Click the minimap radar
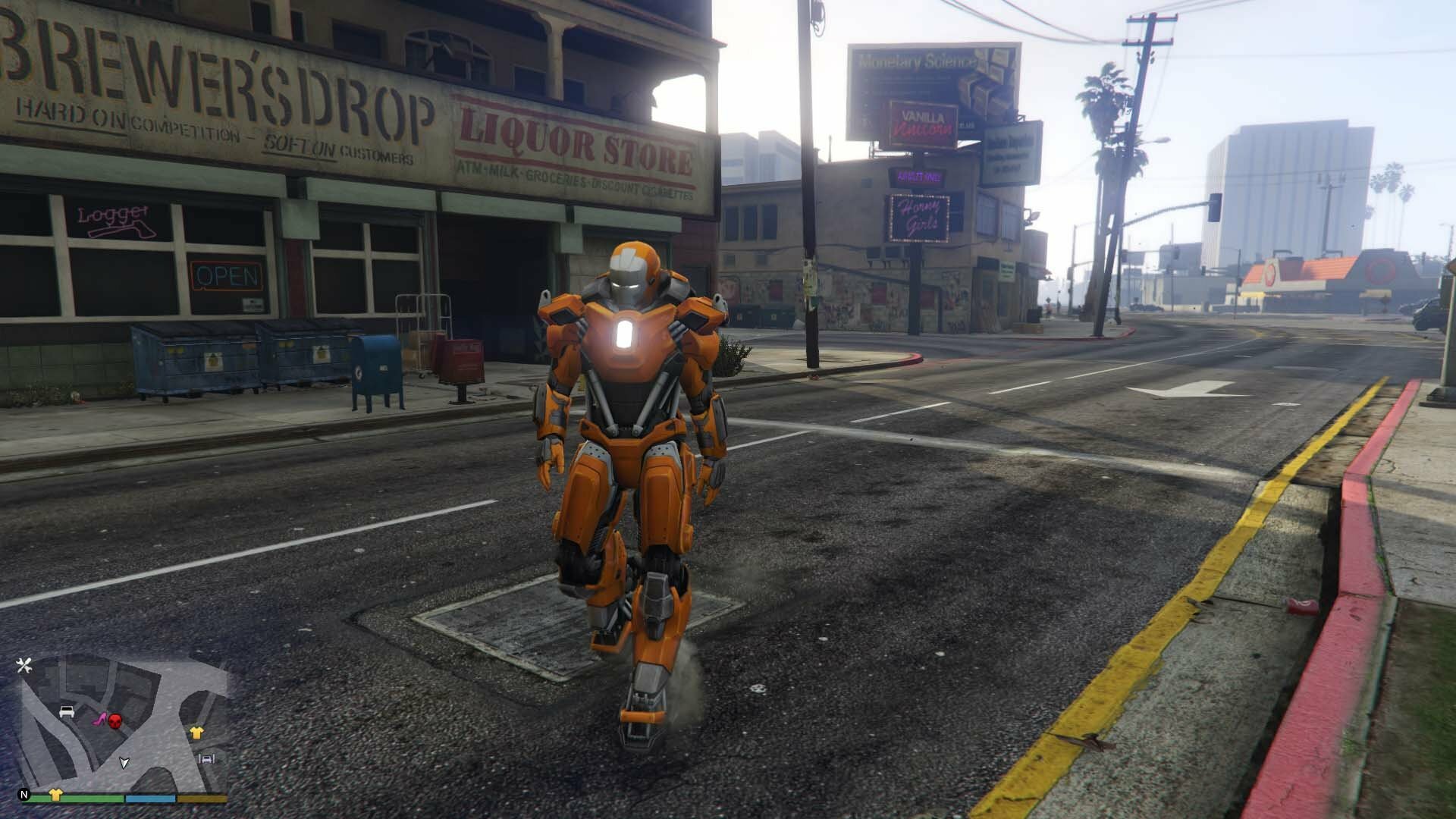 click(123, 724)
